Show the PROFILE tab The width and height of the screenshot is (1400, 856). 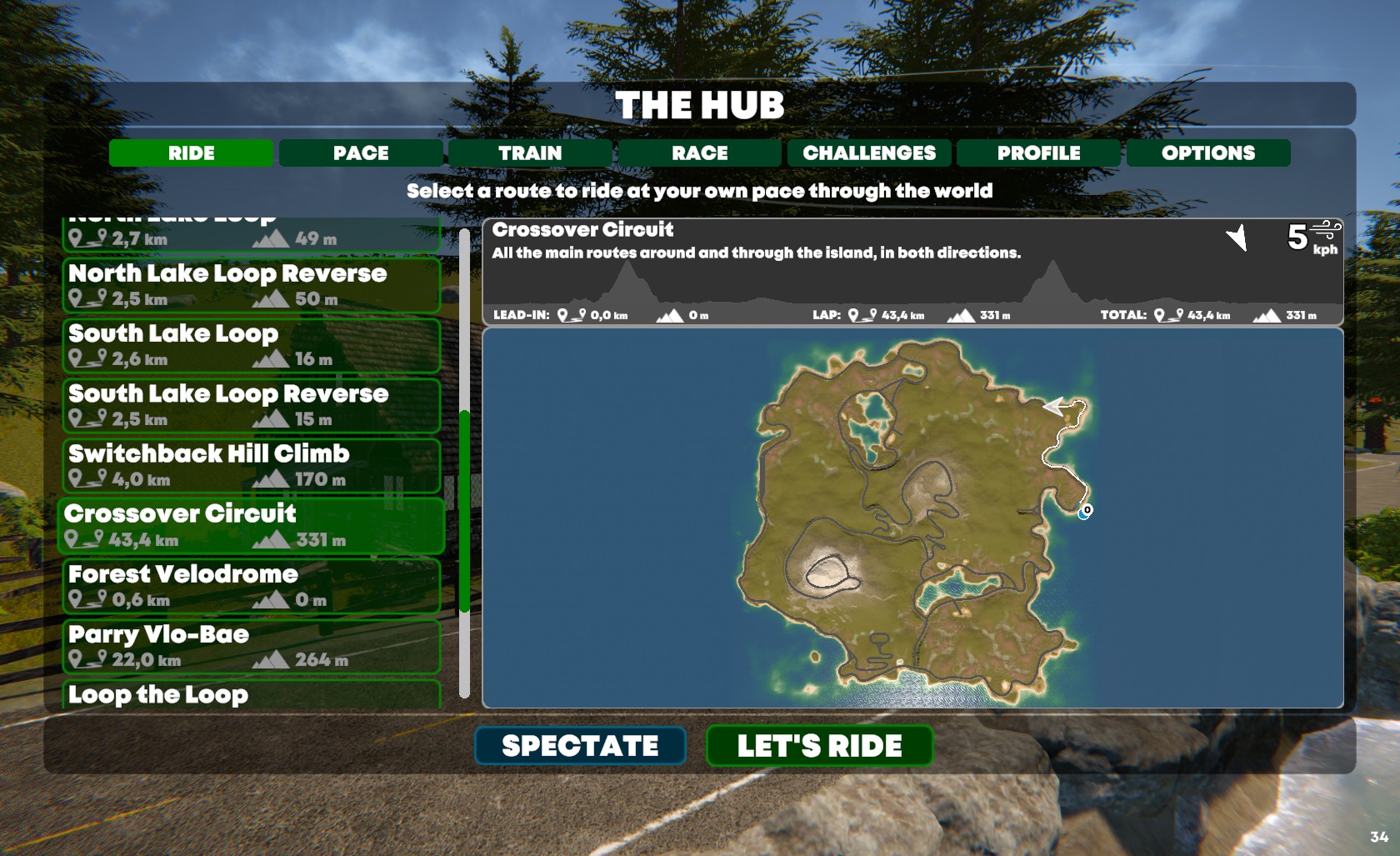pos(1038,153)
